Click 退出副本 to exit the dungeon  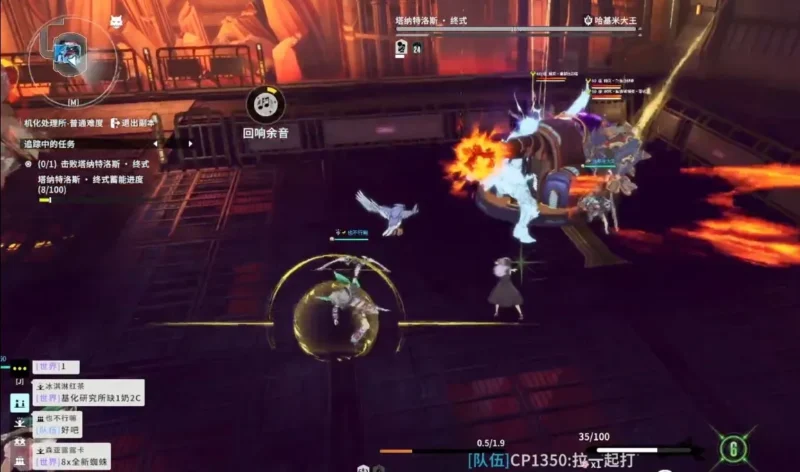(139, 123)
